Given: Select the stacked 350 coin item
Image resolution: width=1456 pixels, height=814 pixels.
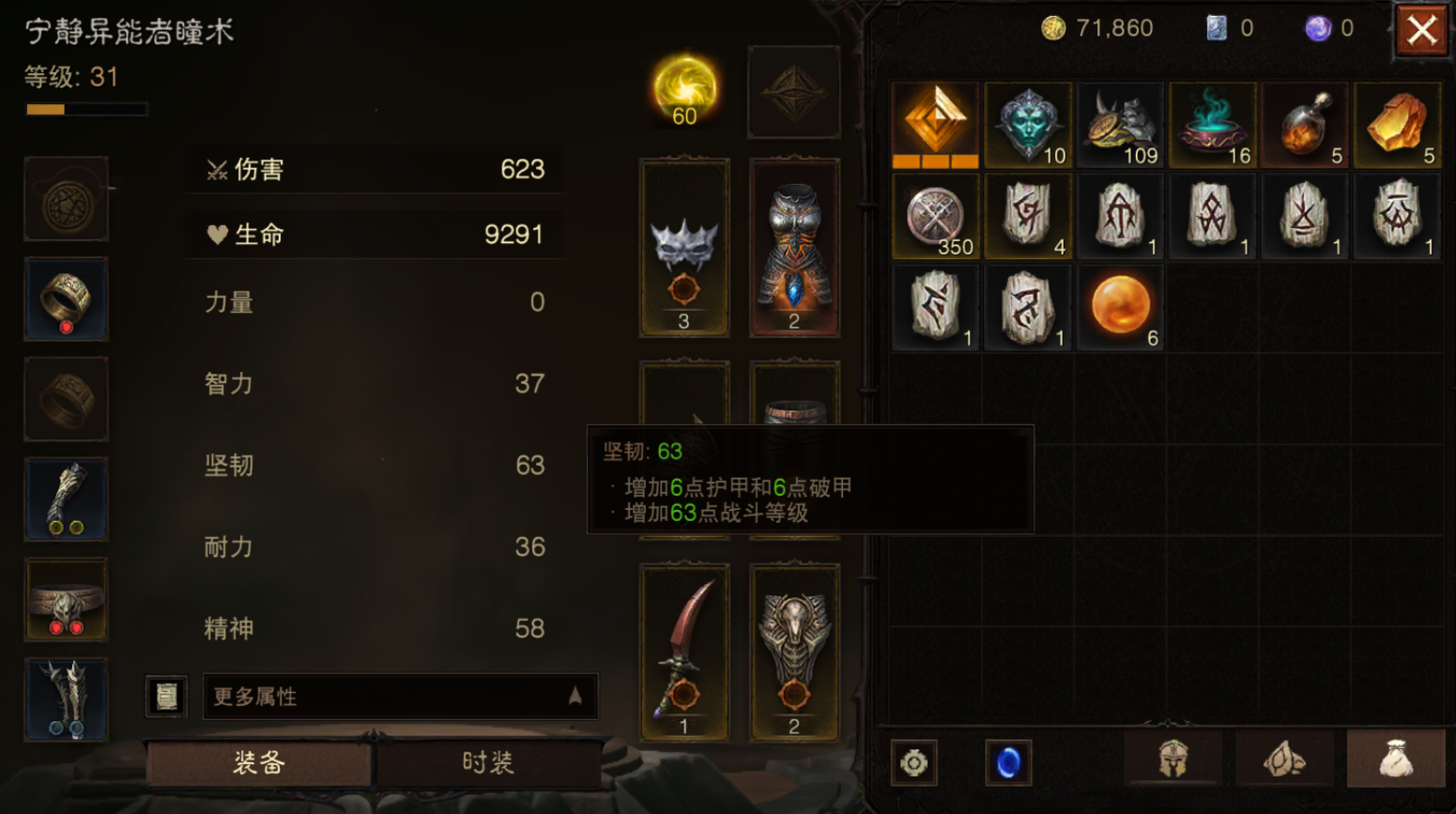Looking at the screenshot, I should tap(934, 215).
